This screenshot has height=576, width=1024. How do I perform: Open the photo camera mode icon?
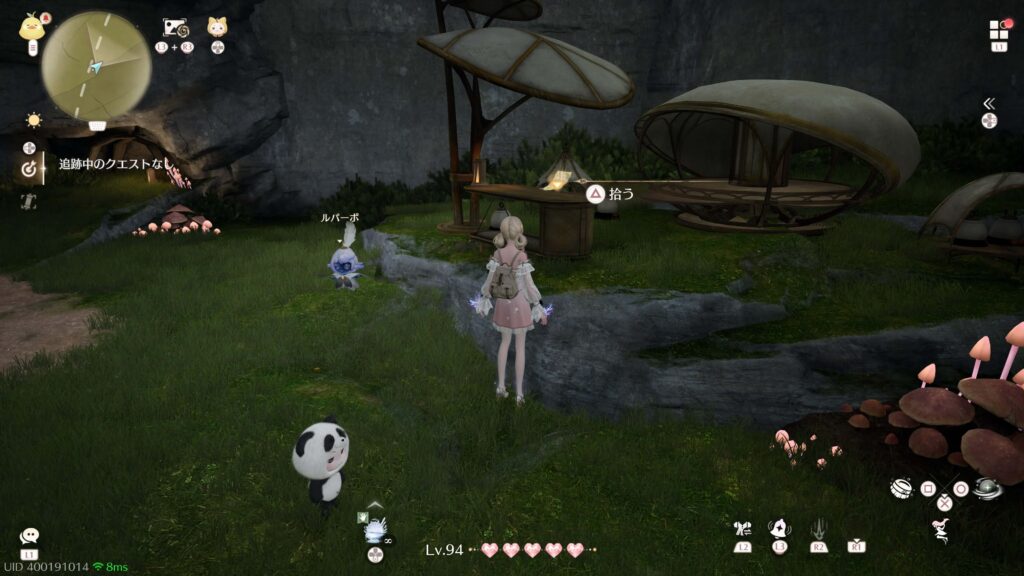[x=174, y=28]
